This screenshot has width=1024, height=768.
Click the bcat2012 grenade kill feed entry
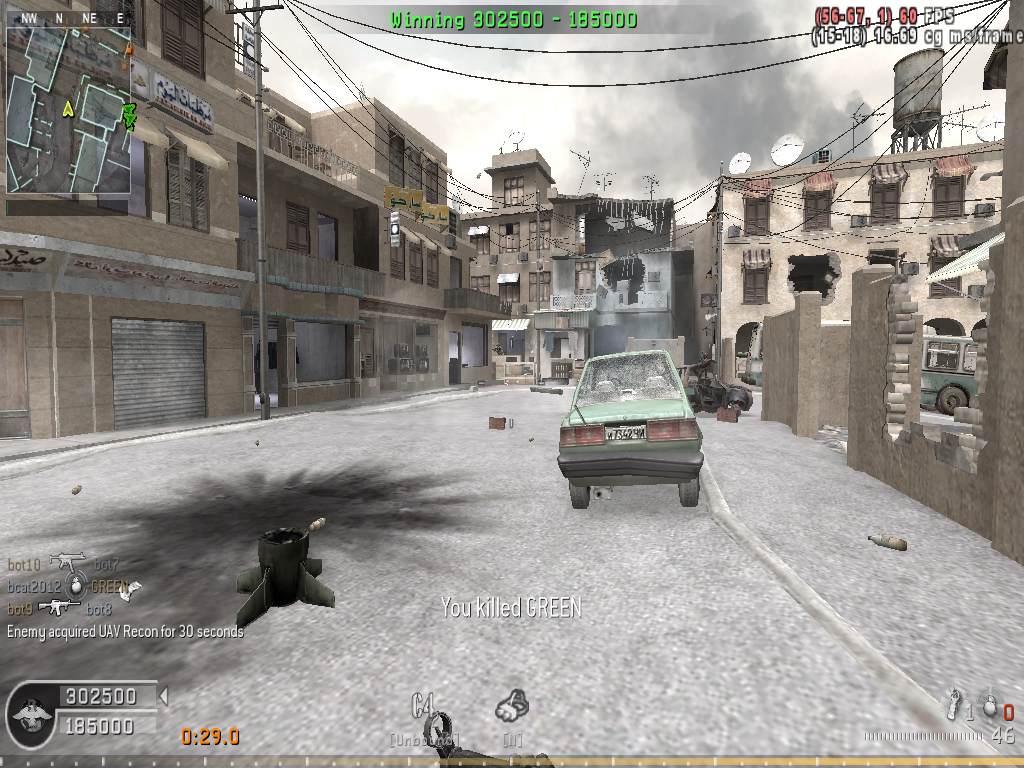[68, 586]
